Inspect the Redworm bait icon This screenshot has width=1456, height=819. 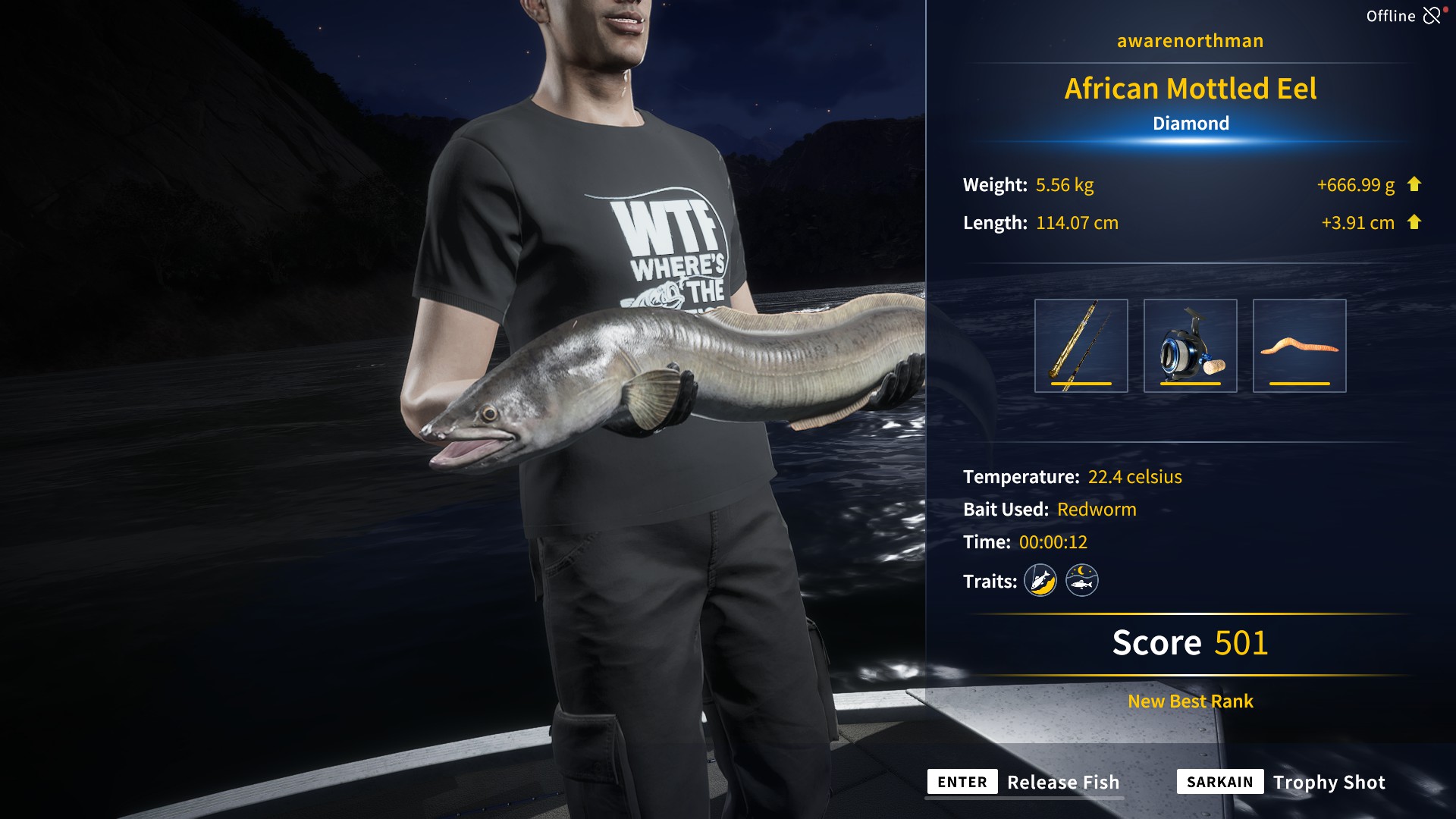1301,345
